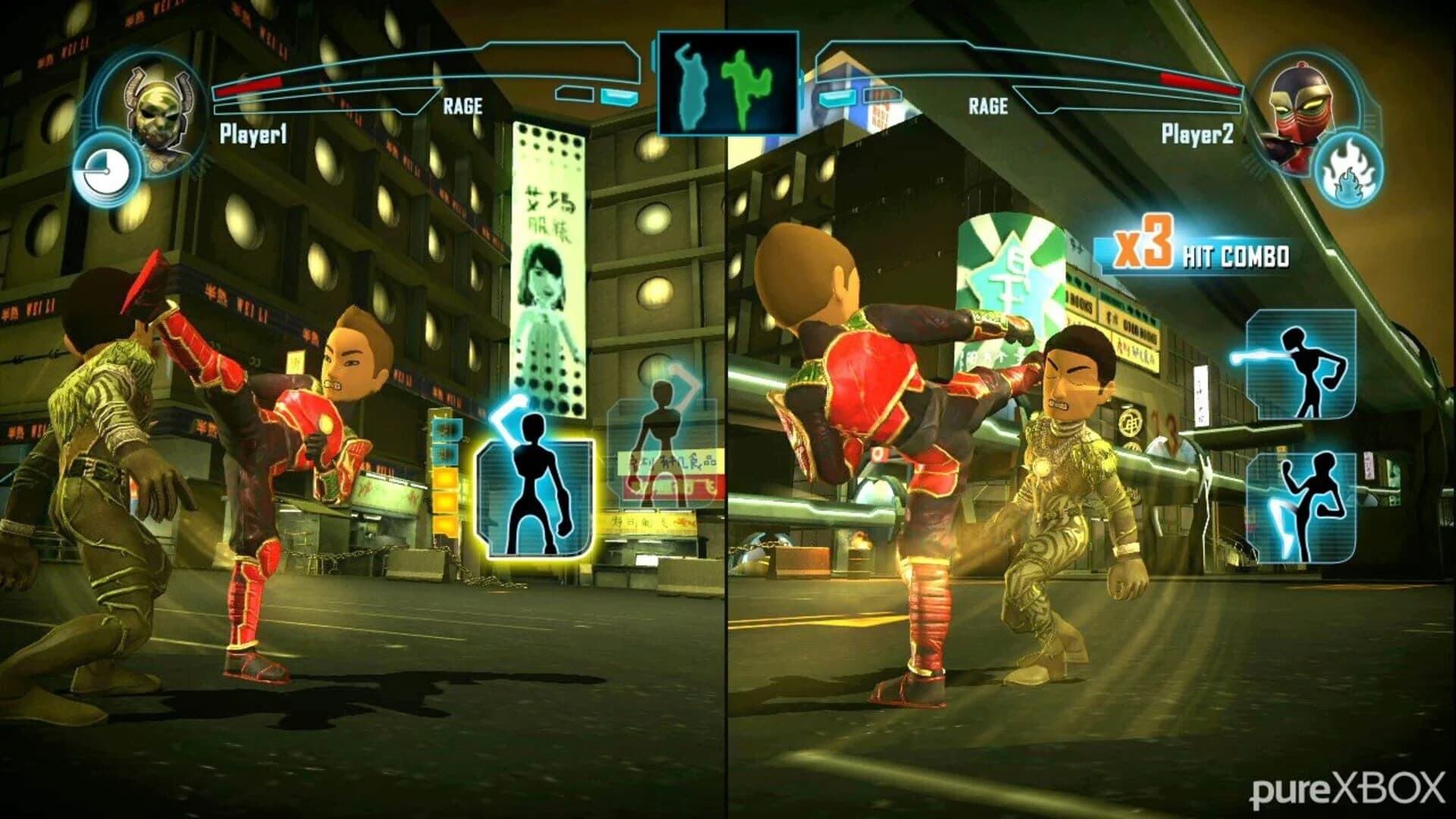Viewport: 1456px width, 819px height.
Task: Toggle Player2's blue rage meter segment
Action: [836, 99]
